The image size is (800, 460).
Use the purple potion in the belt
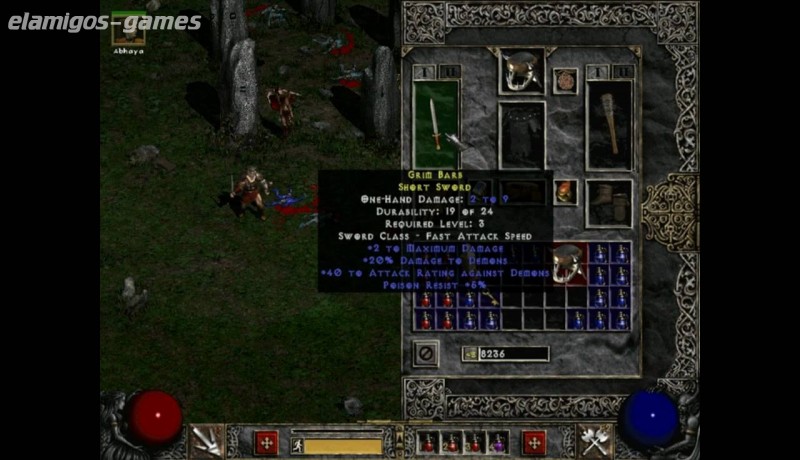click(497, 442)
